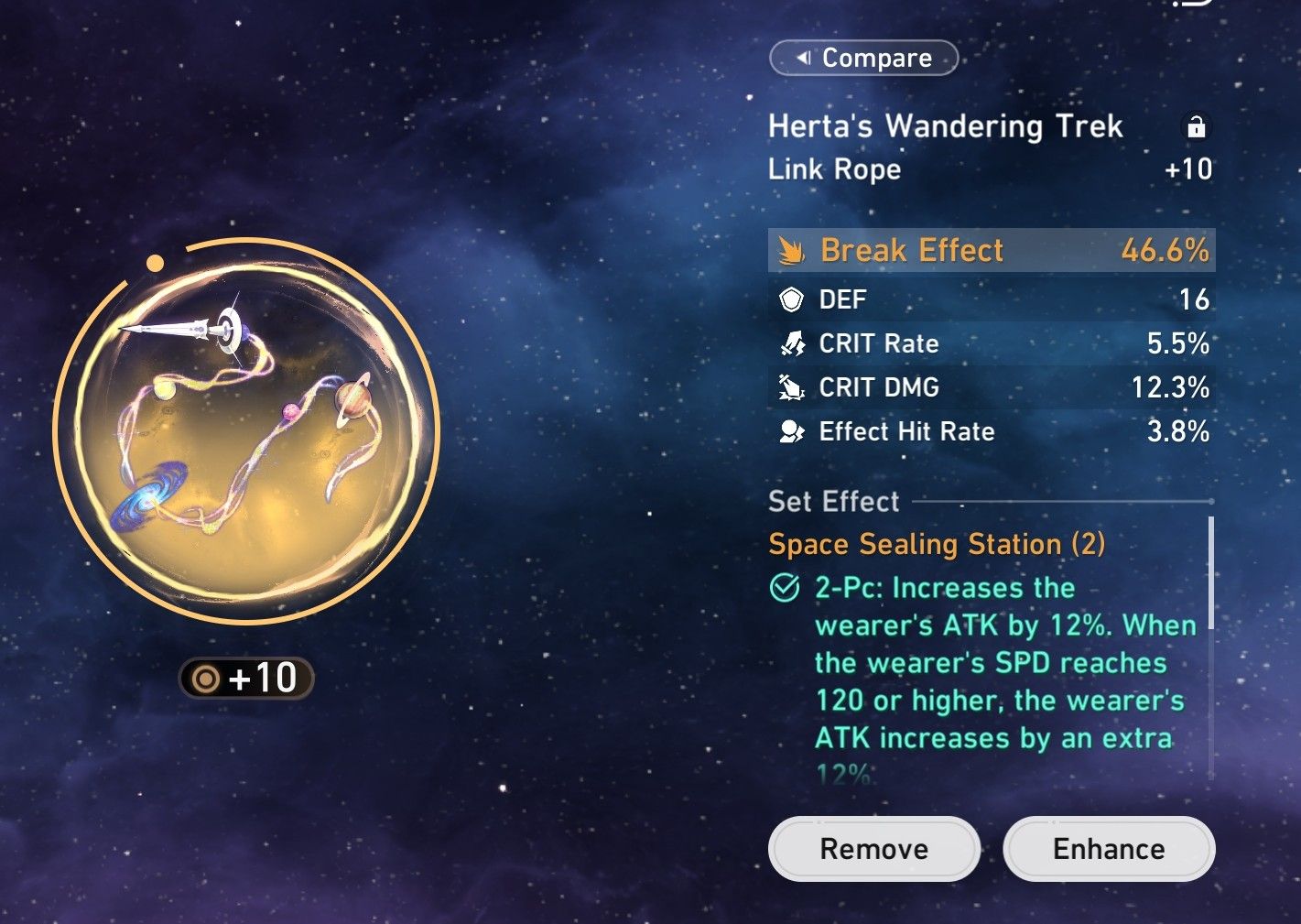The image size is (1301, 924).
Task: Open the Compare dropdown panel
Action: [x=863, y=58]
